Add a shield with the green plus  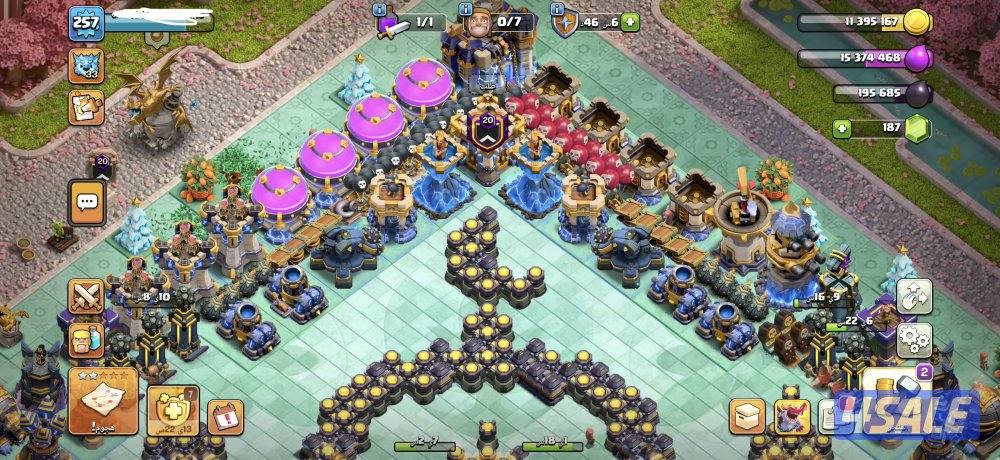[x=630, y=21]
